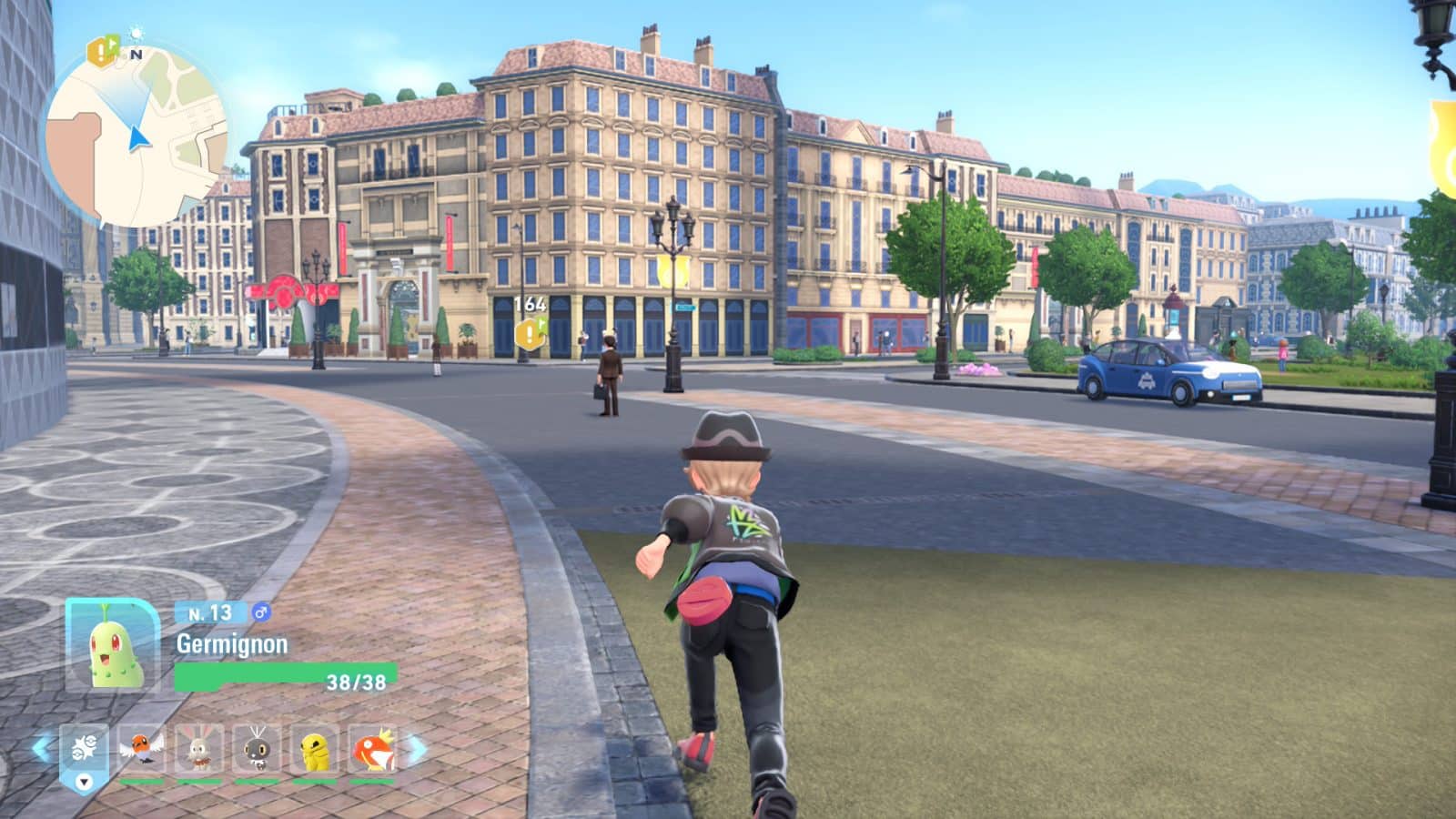Open the circular minimap
Screen dimensions: 1456x819
point(136,136)
